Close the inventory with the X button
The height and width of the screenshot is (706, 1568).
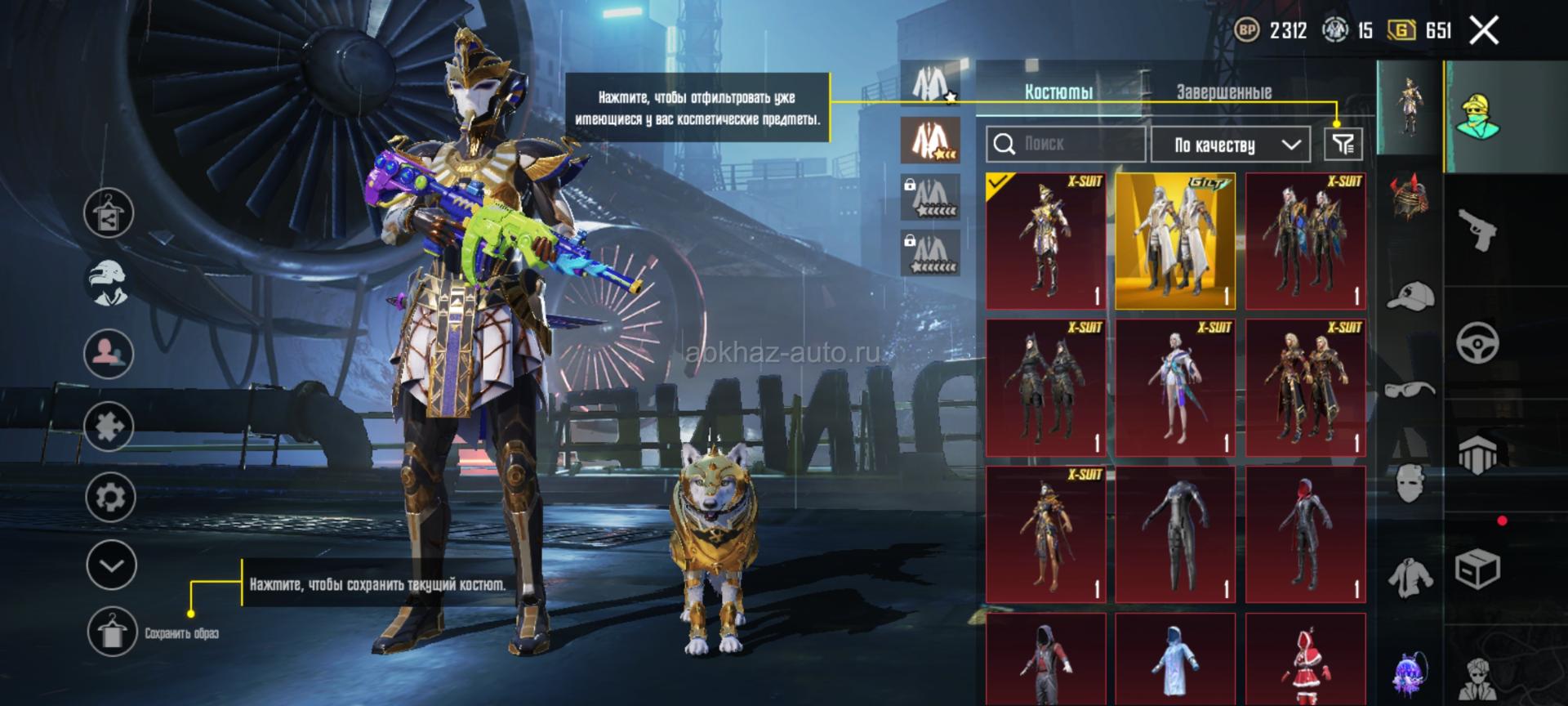(x=1484, y=31)
